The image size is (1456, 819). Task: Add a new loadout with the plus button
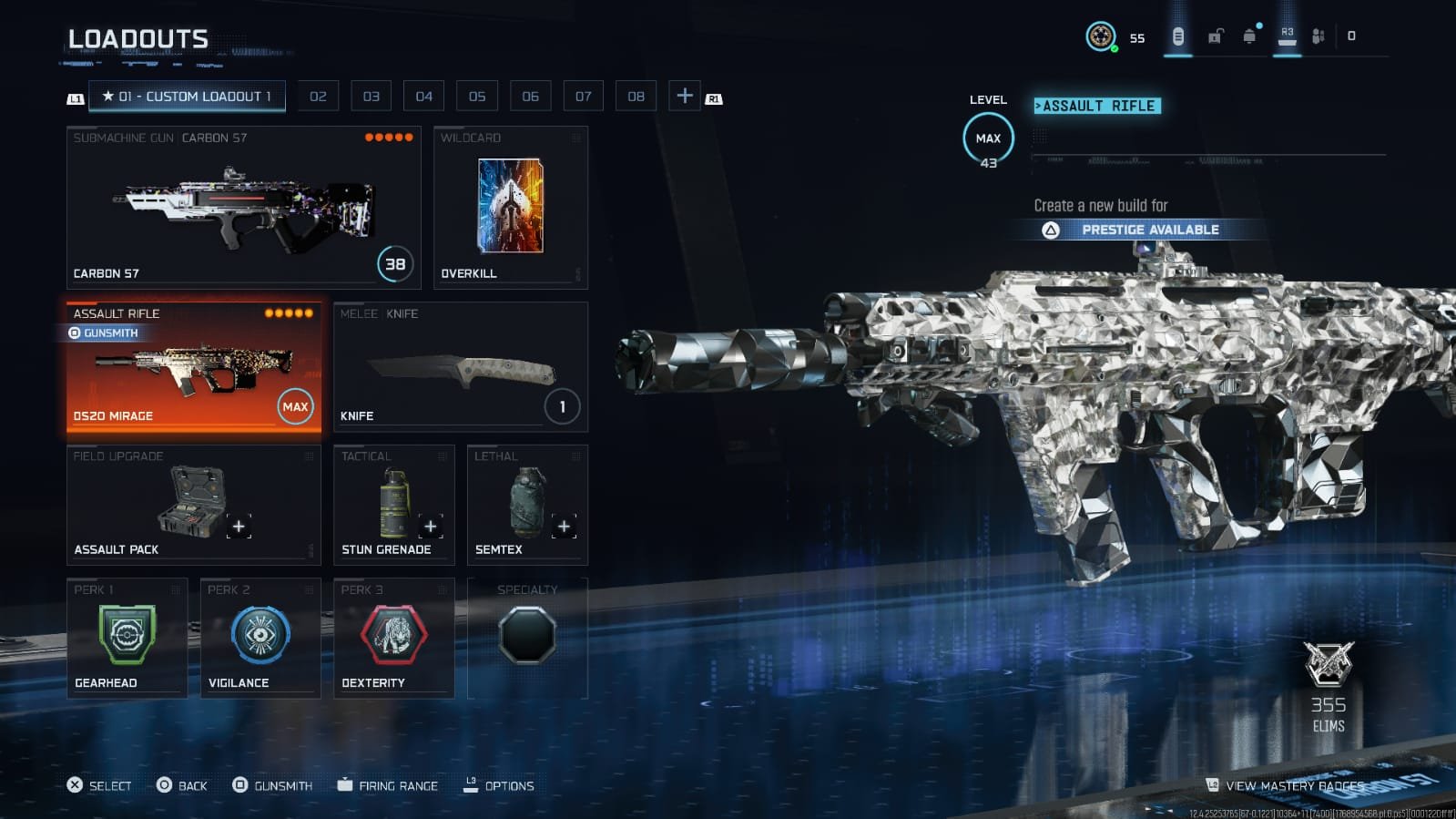coord(685,96)
